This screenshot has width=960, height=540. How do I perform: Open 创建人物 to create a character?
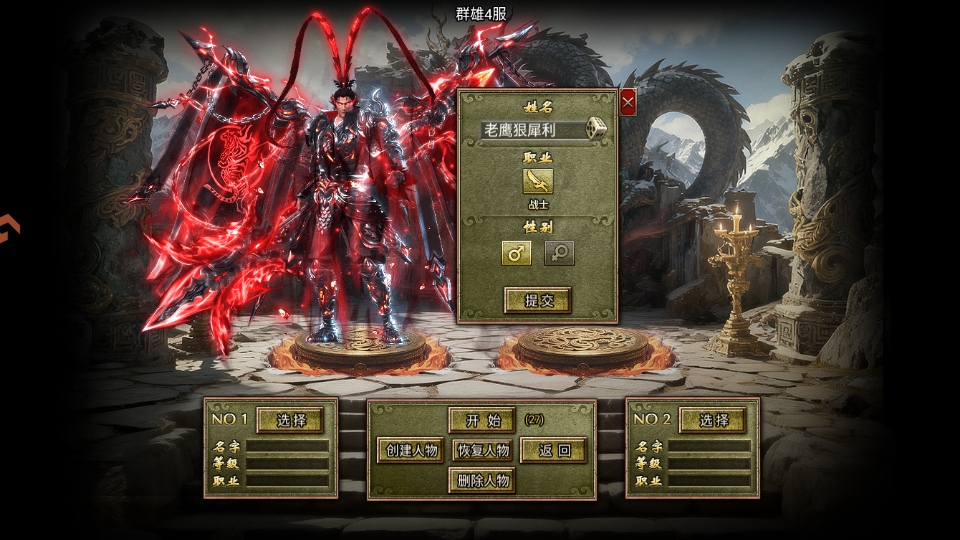pyautogui.click(x=410, y=450)
